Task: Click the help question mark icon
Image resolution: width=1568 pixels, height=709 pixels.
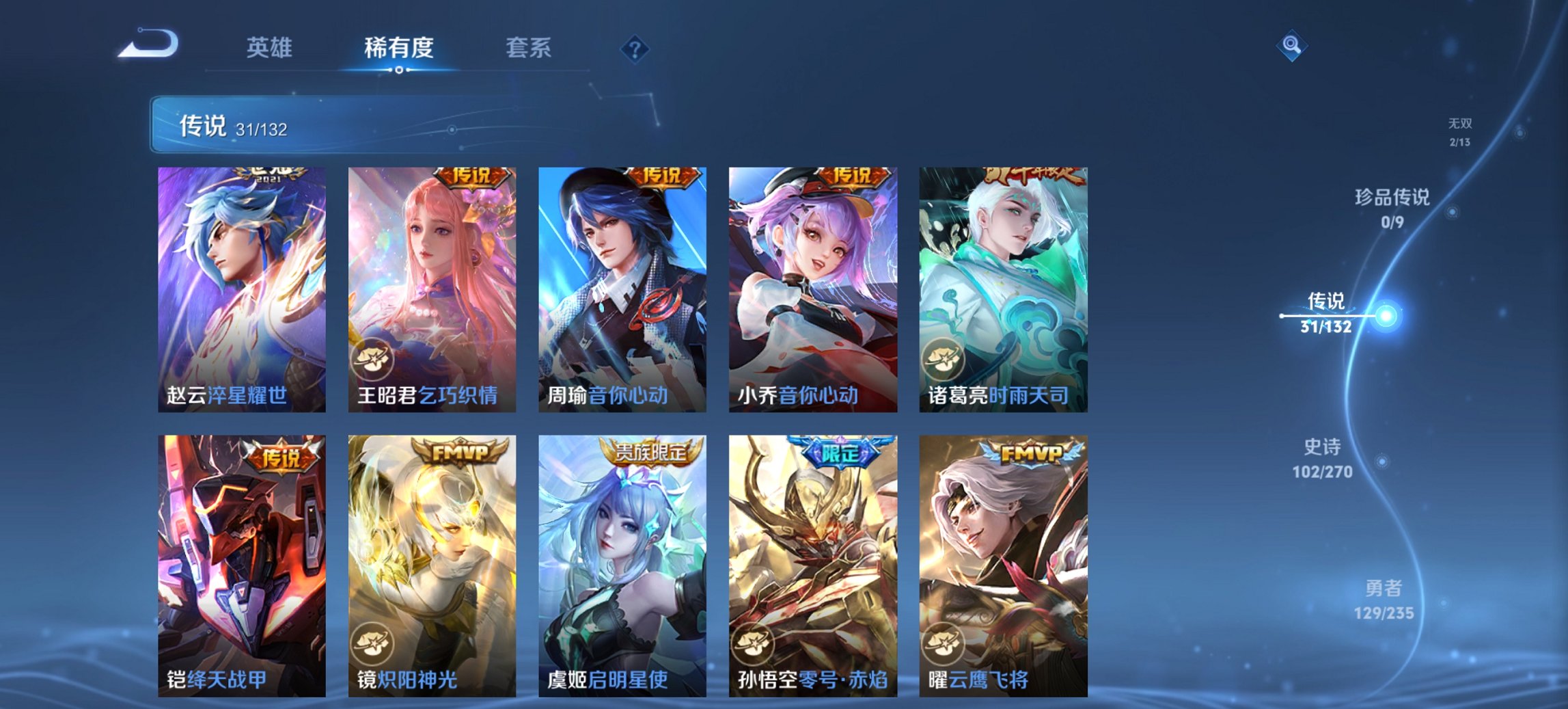Action: coord(633,49)
